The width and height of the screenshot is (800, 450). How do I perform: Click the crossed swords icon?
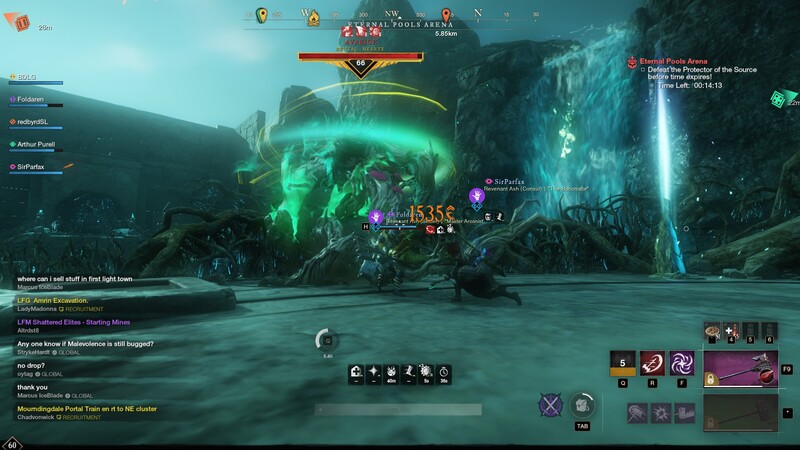[x=551, y=405]
